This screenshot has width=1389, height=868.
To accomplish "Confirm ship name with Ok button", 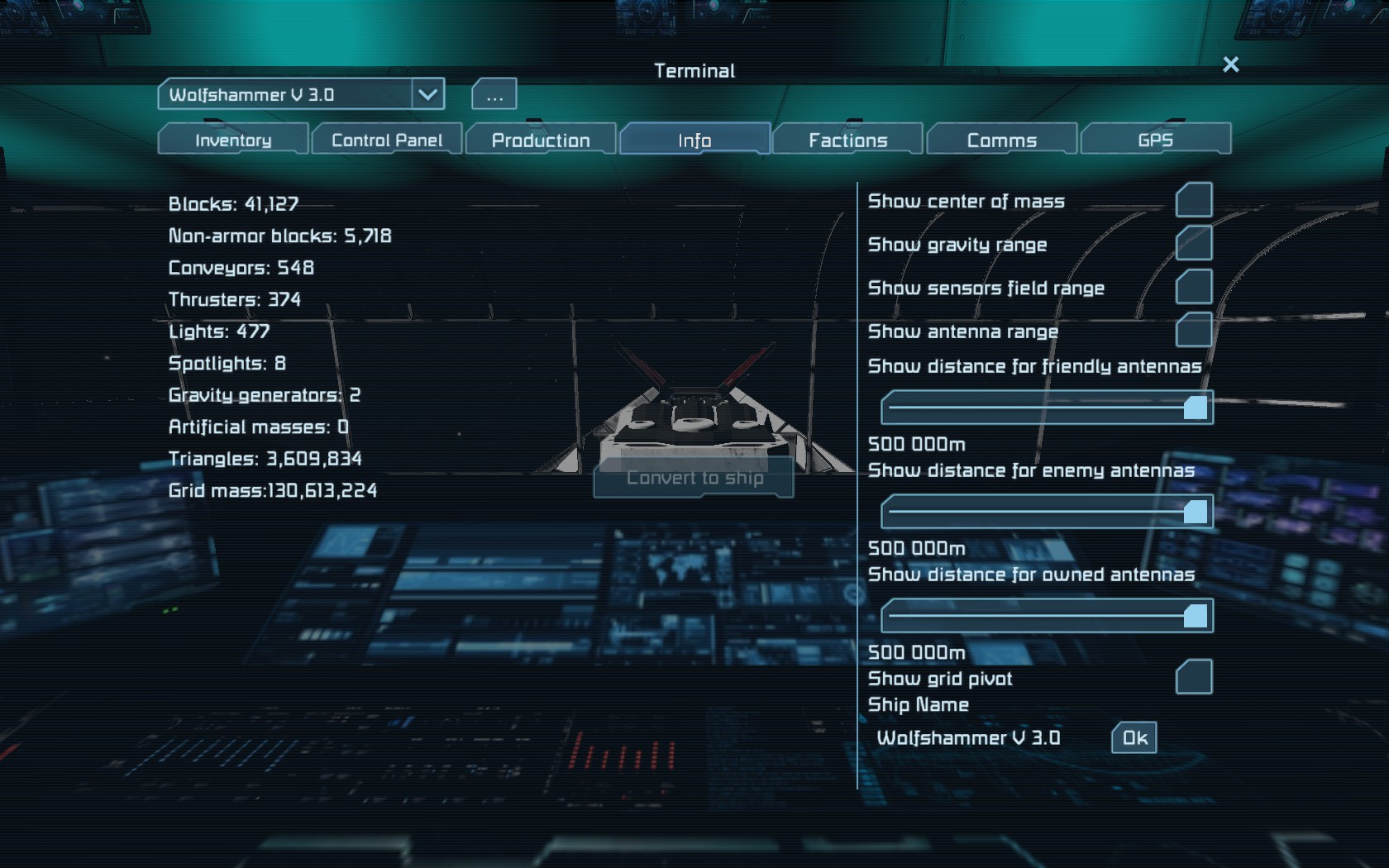I will 1134,738.
